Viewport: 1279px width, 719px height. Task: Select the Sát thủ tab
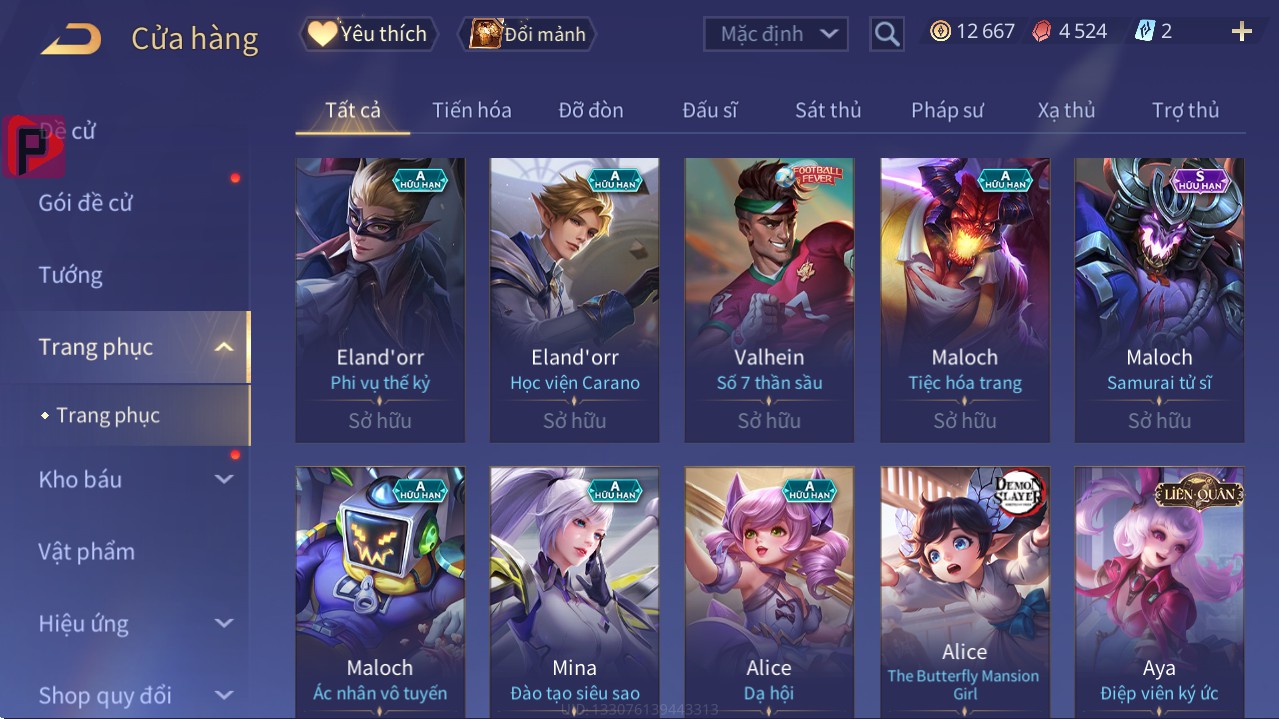[828, 110]
